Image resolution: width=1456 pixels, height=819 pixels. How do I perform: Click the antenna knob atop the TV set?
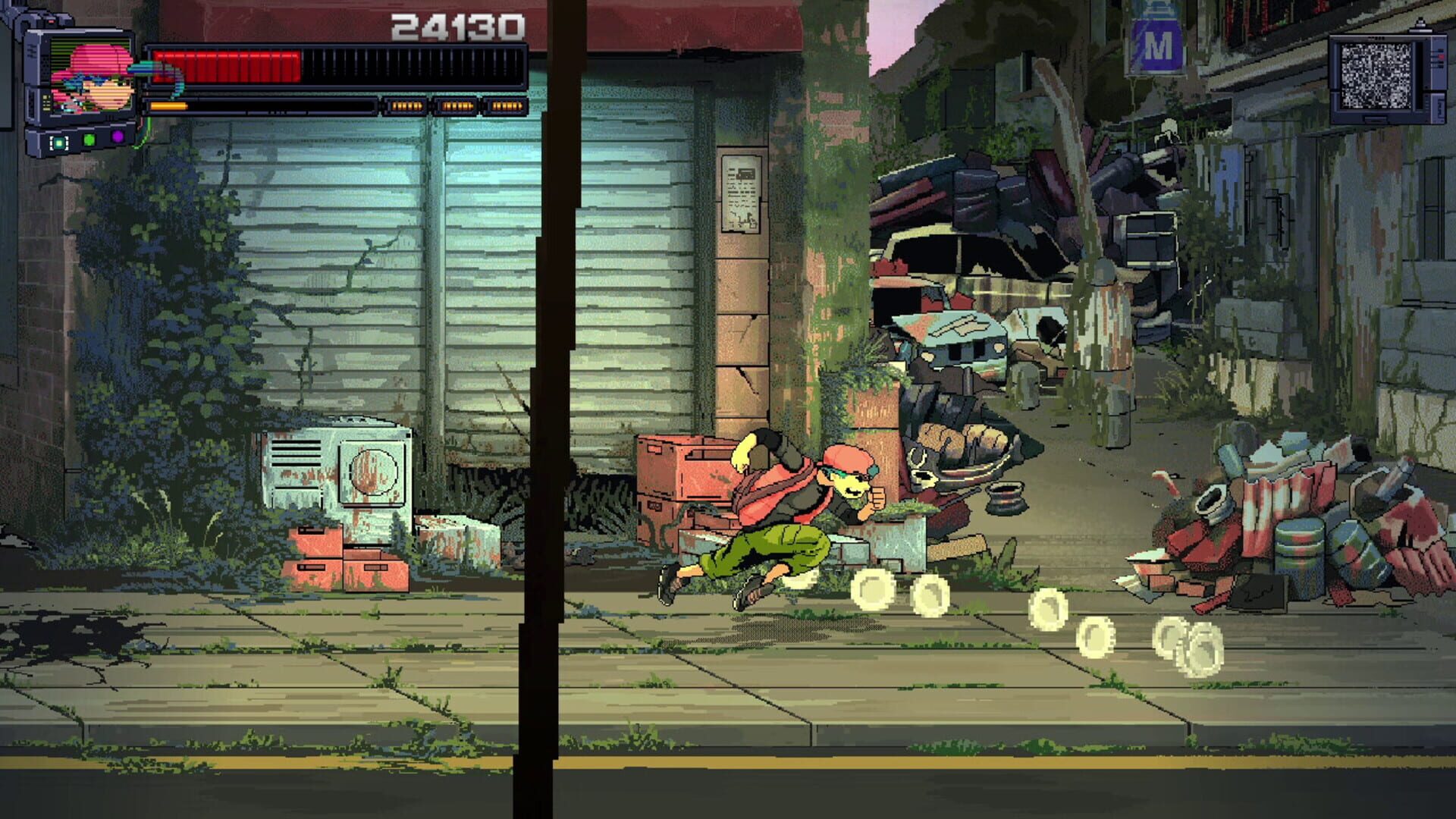(x=1420, y=21)
